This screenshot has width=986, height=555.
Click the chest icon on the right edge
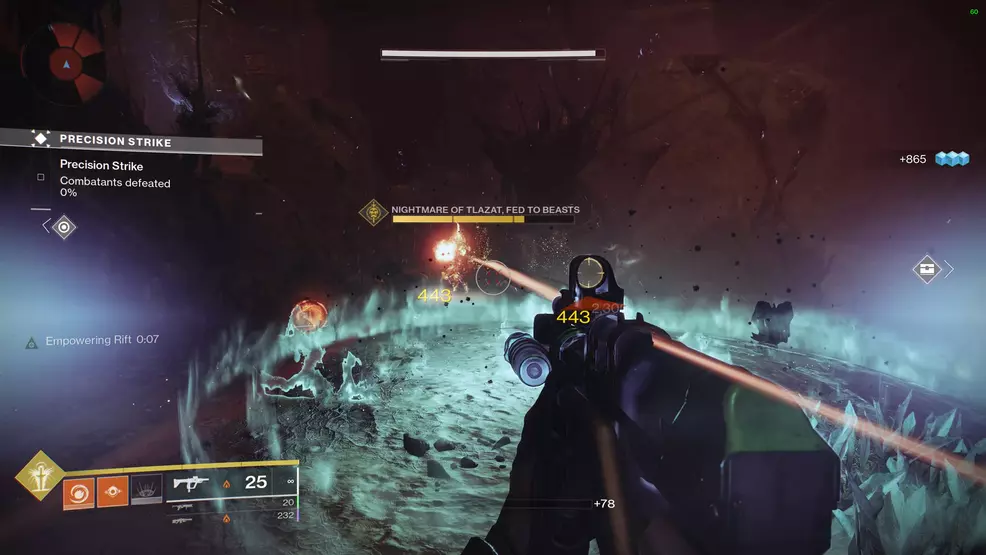point(925,269)
